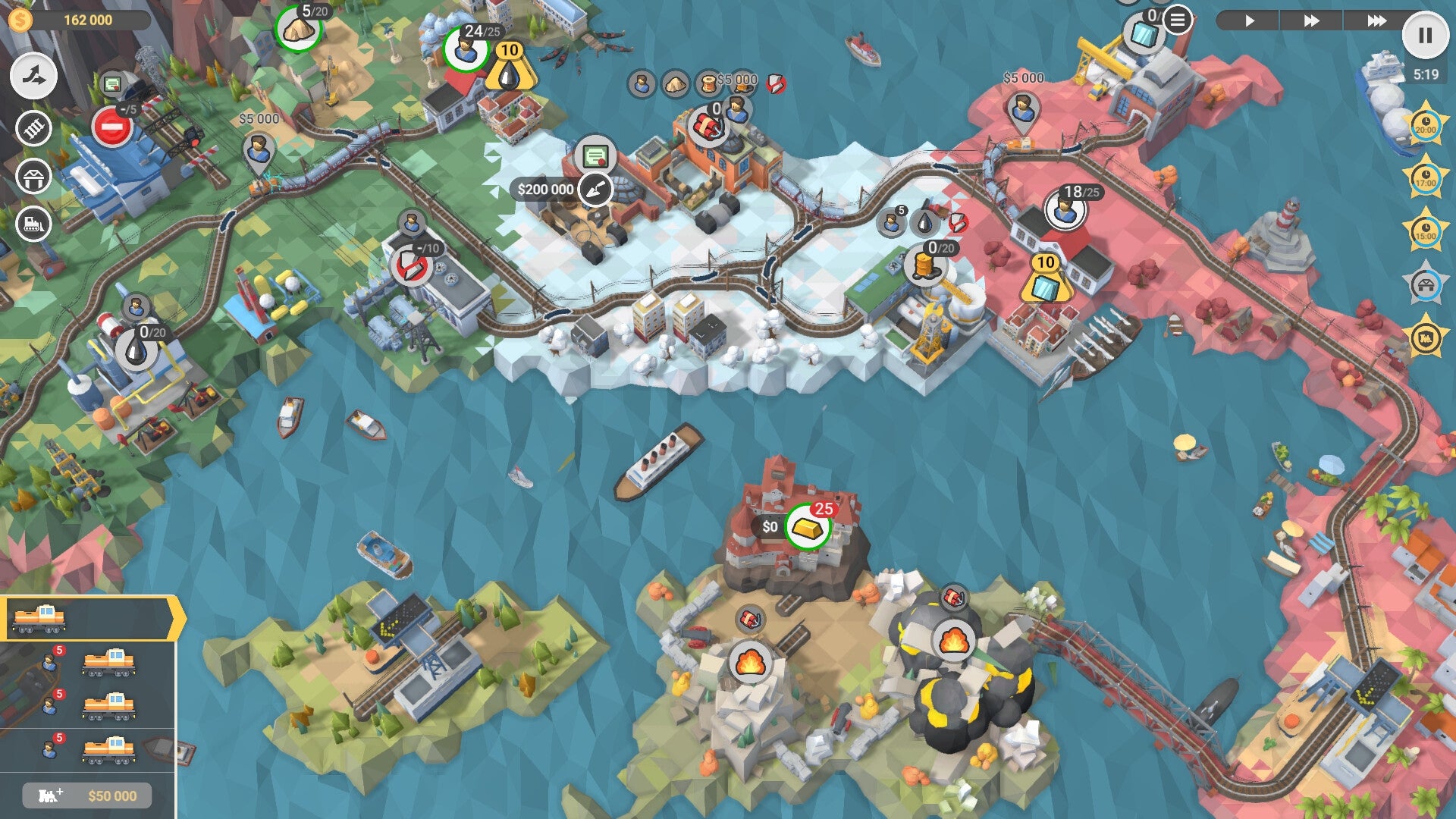The width and height of the screenshot is (1456, 819).
Task: Open the contract document icon near the factory
Action: tap(595, 154)
